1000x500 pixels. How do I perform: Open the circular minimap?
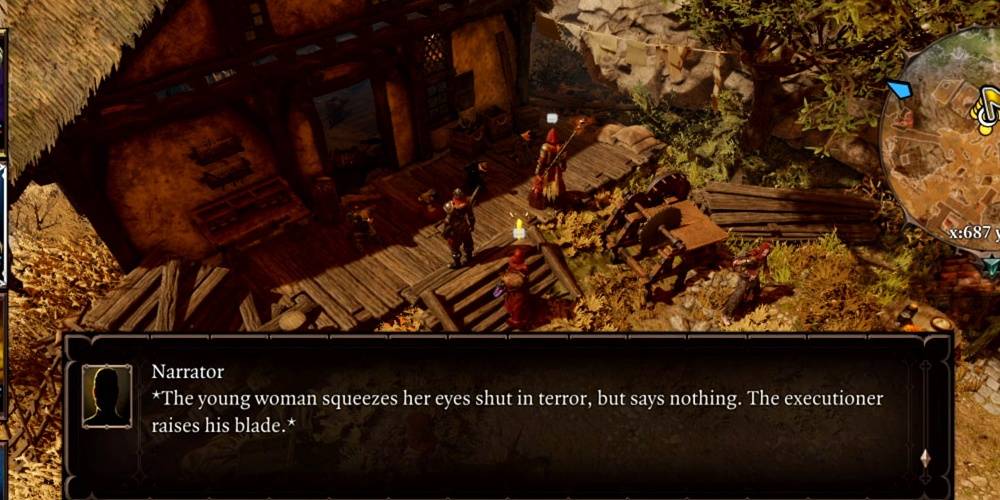(945, 150)
